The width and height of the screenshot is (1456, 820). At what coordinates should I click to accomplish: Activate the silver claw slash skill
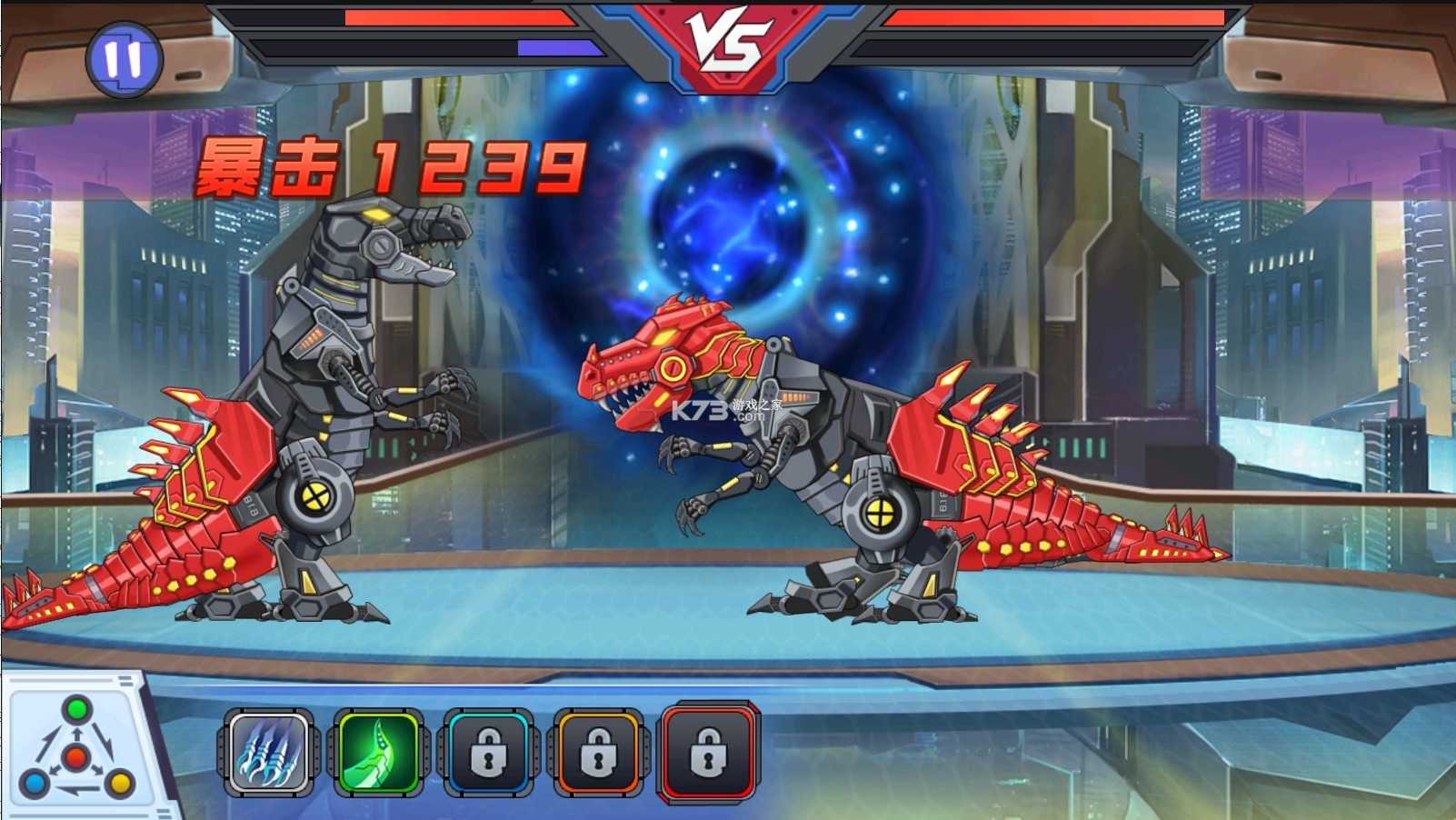(x=268, y=753)
